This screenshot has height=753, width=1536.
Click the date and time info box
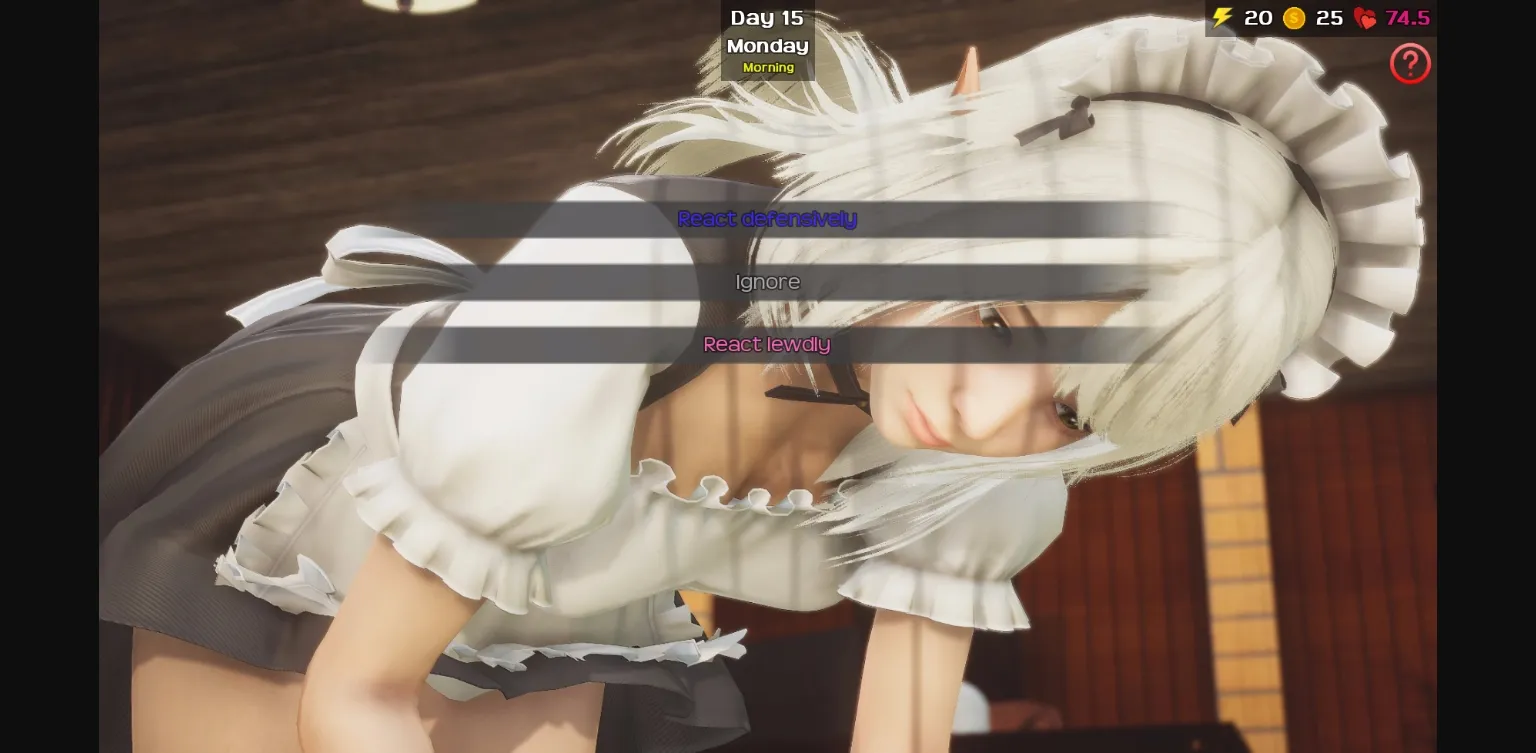(x=767, y=40)
